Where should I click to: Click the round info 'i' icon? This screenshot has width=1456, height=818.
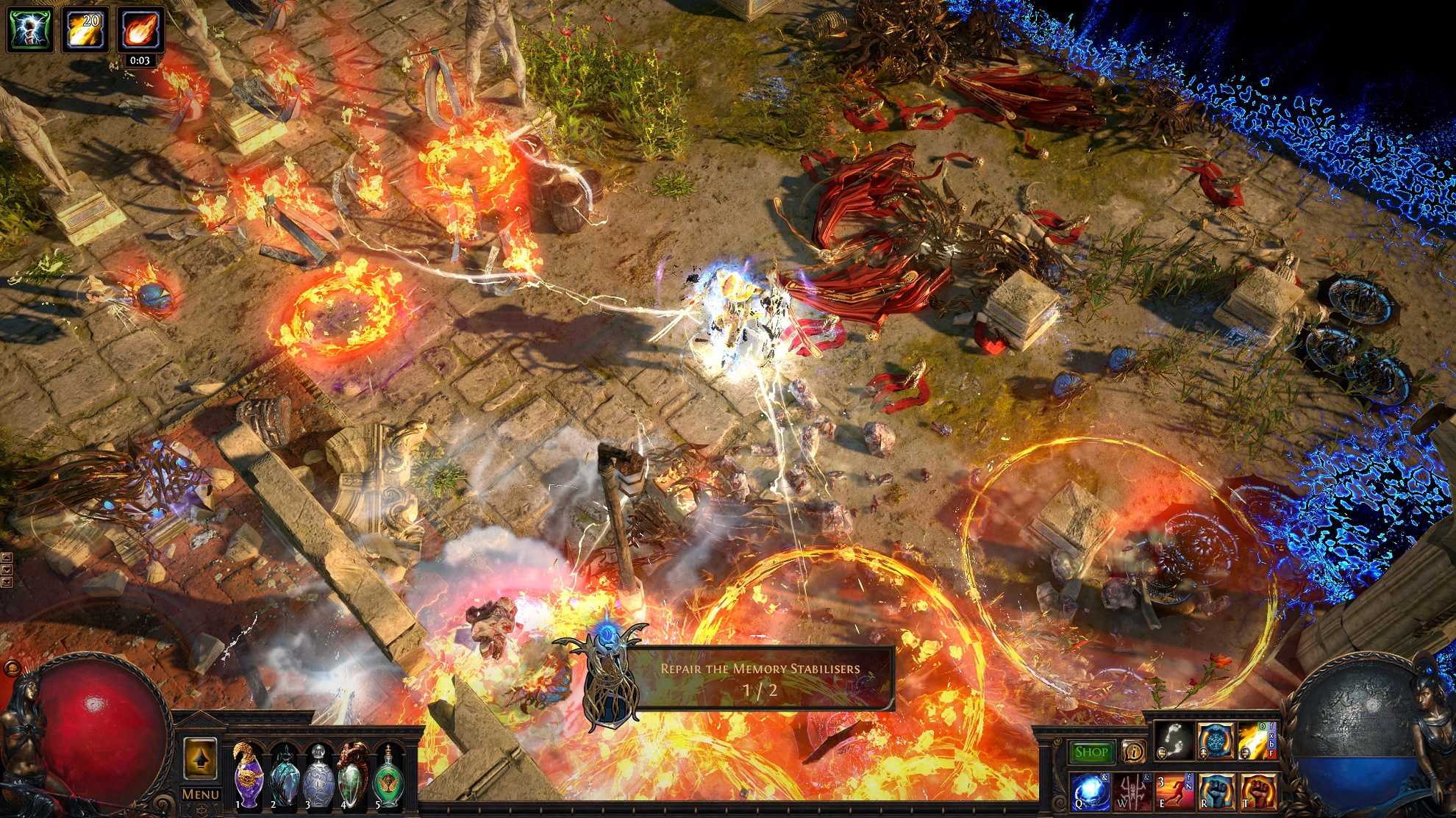[1133, 752]
